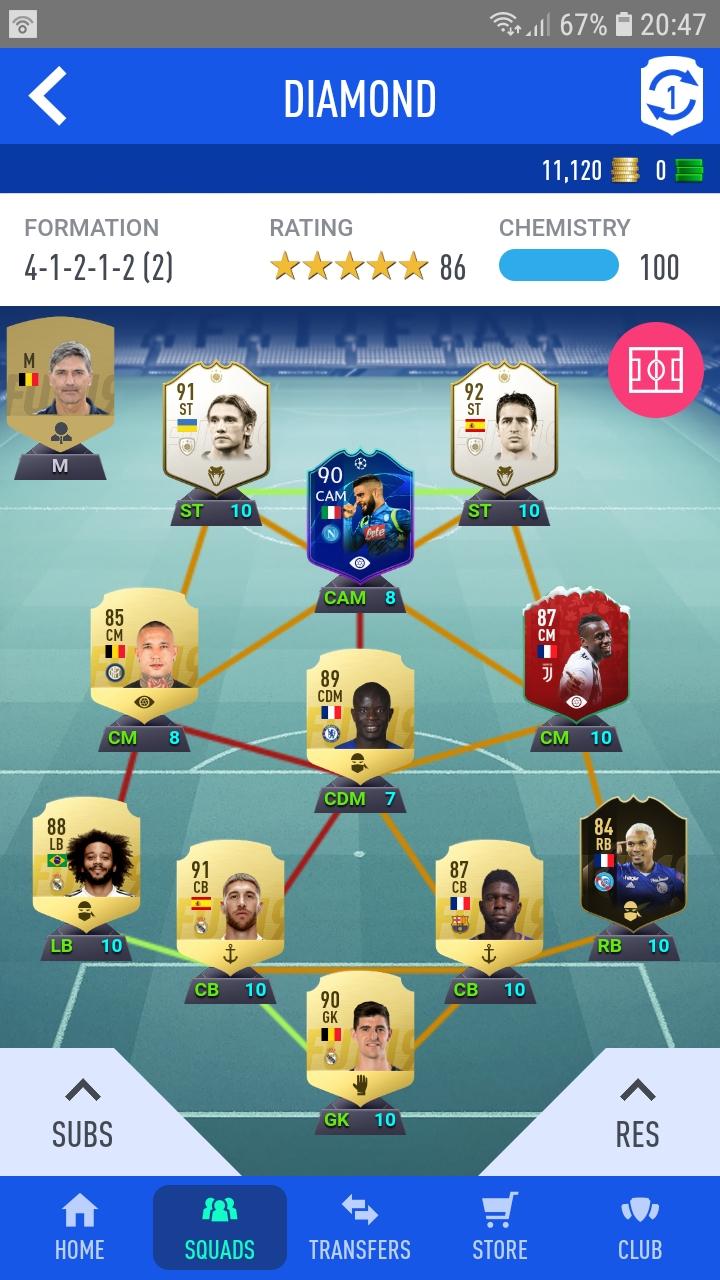The width and height of the screenshot is (720, 1280).
Task: Expand the SUBS bench panel
Action: click(x=82, y=1113)
